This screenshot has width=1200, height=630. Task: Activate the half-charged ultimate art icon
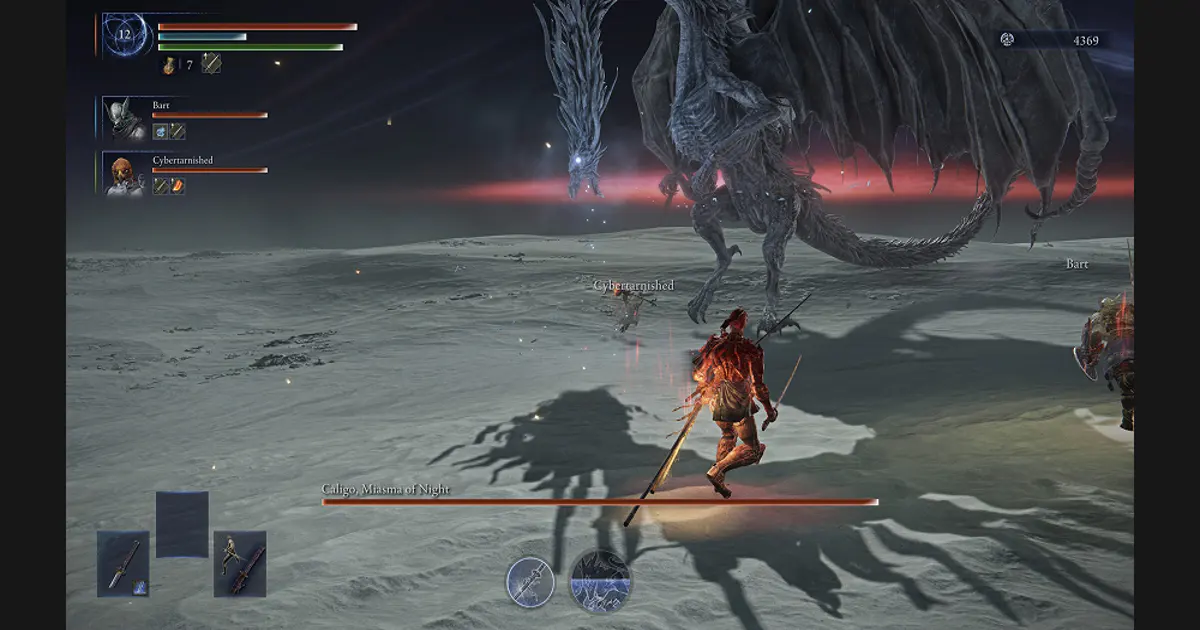[x=600, y=582]
